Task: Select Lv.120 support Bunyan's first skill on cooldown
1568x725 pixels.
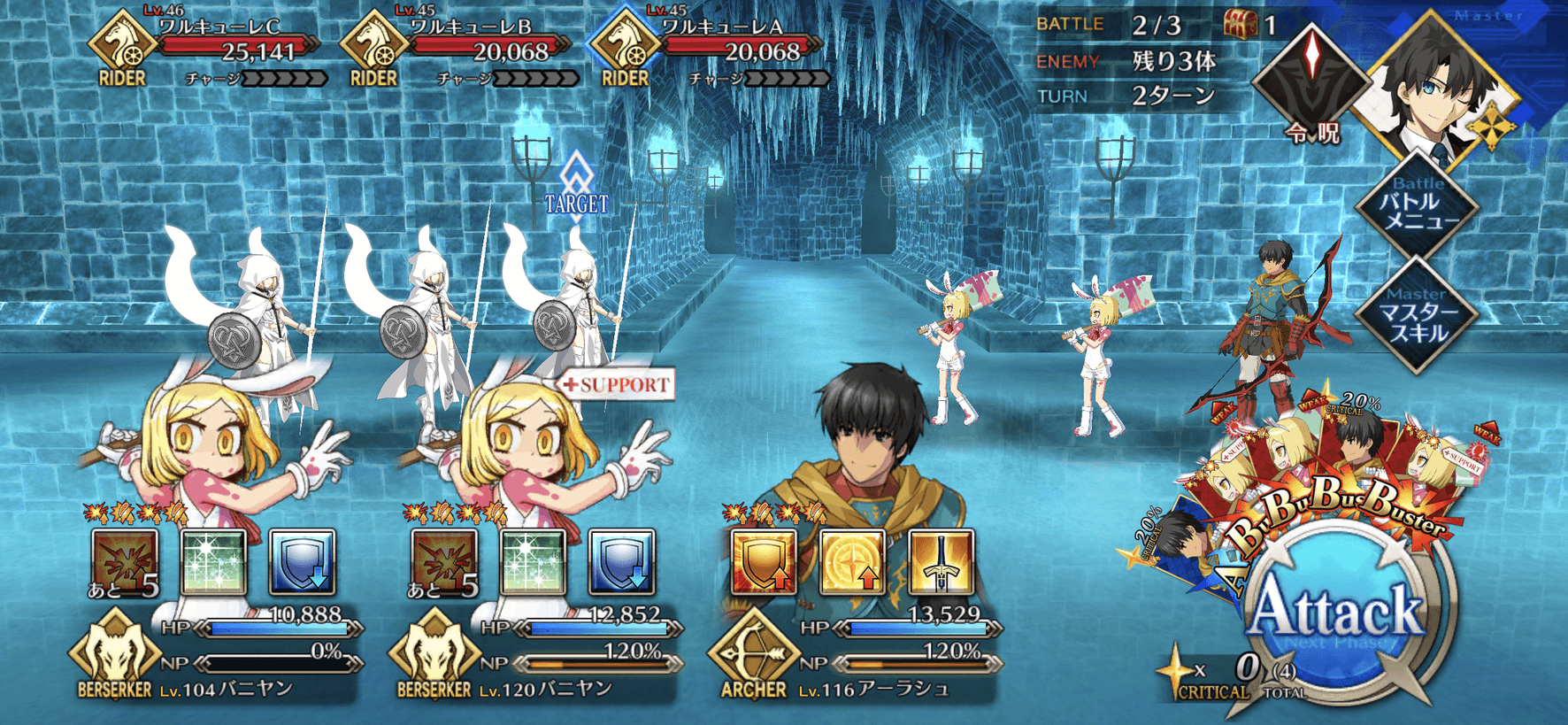Action: [x=444, y=561]
